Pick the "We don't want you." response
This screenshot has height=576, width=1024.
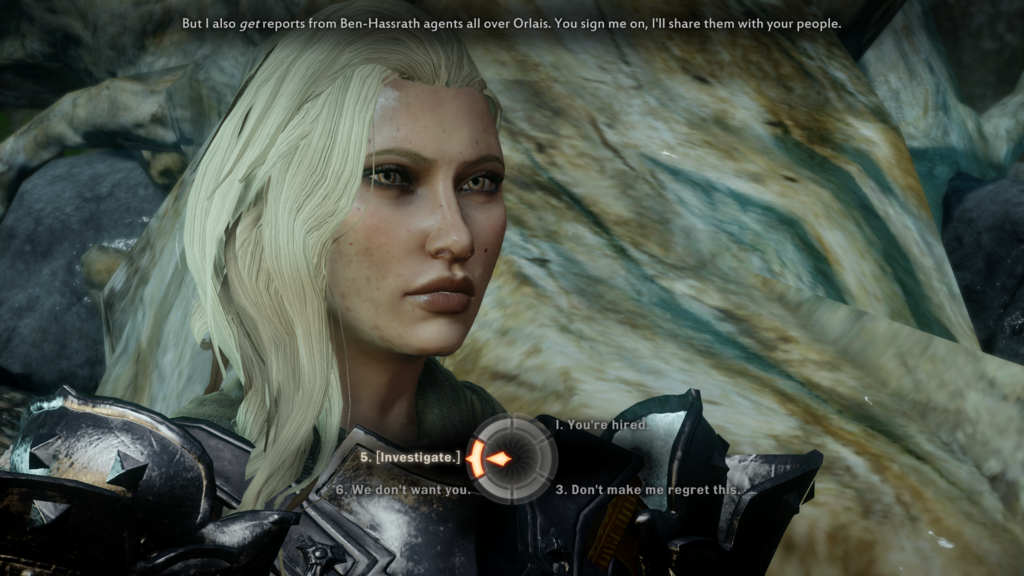402,490
